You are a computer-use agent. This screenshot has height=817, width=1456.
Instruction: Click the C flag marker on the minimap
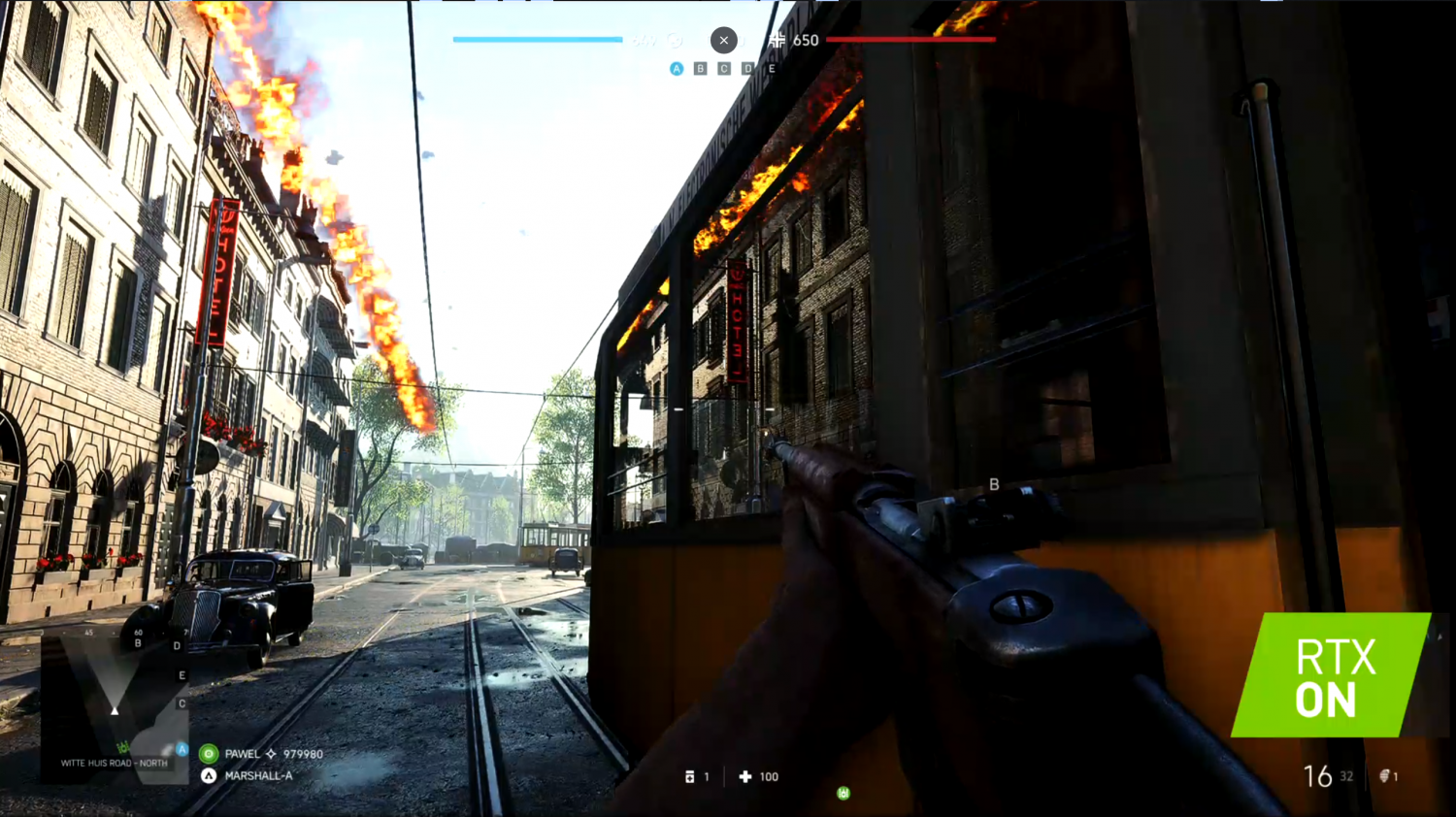(182, 703)
